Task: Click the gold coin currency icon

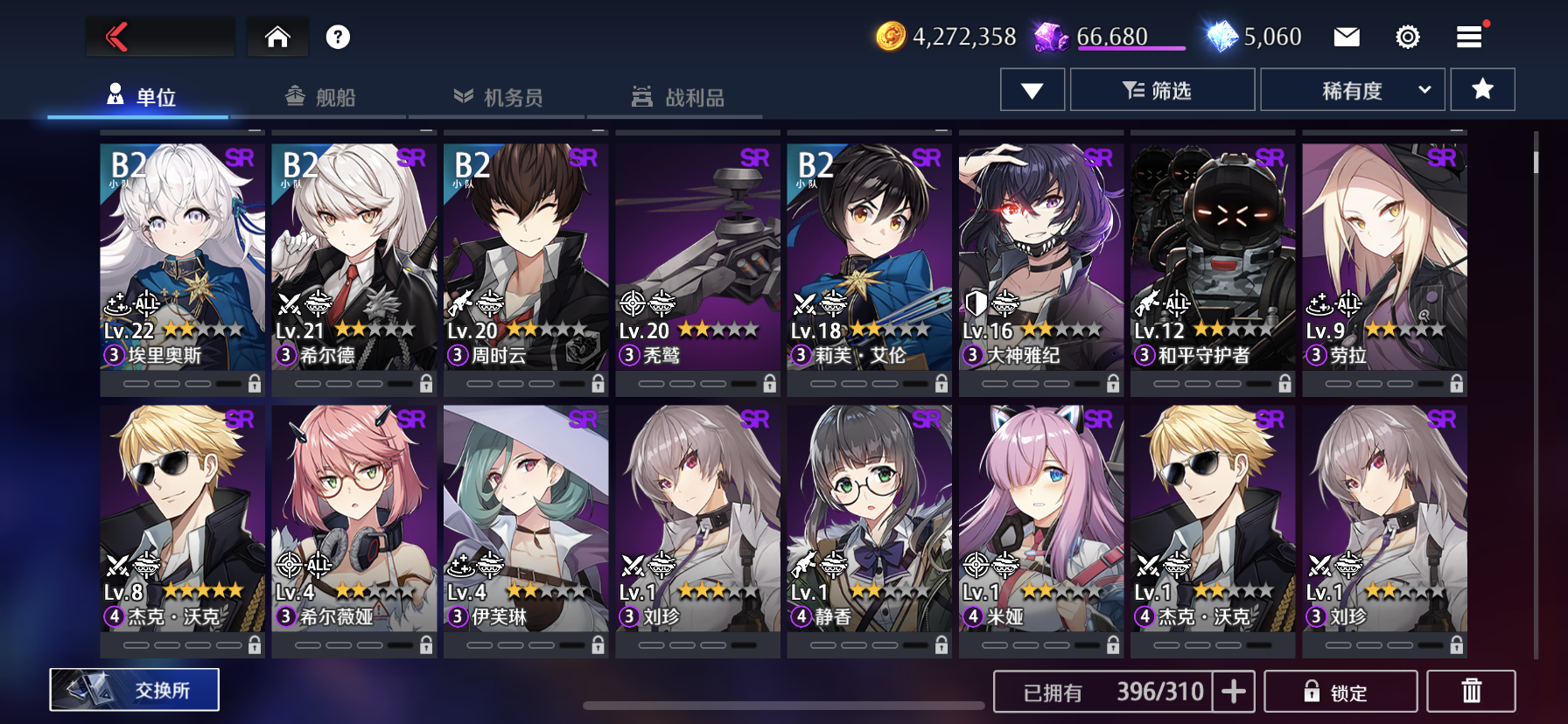Action: point(889,36)
